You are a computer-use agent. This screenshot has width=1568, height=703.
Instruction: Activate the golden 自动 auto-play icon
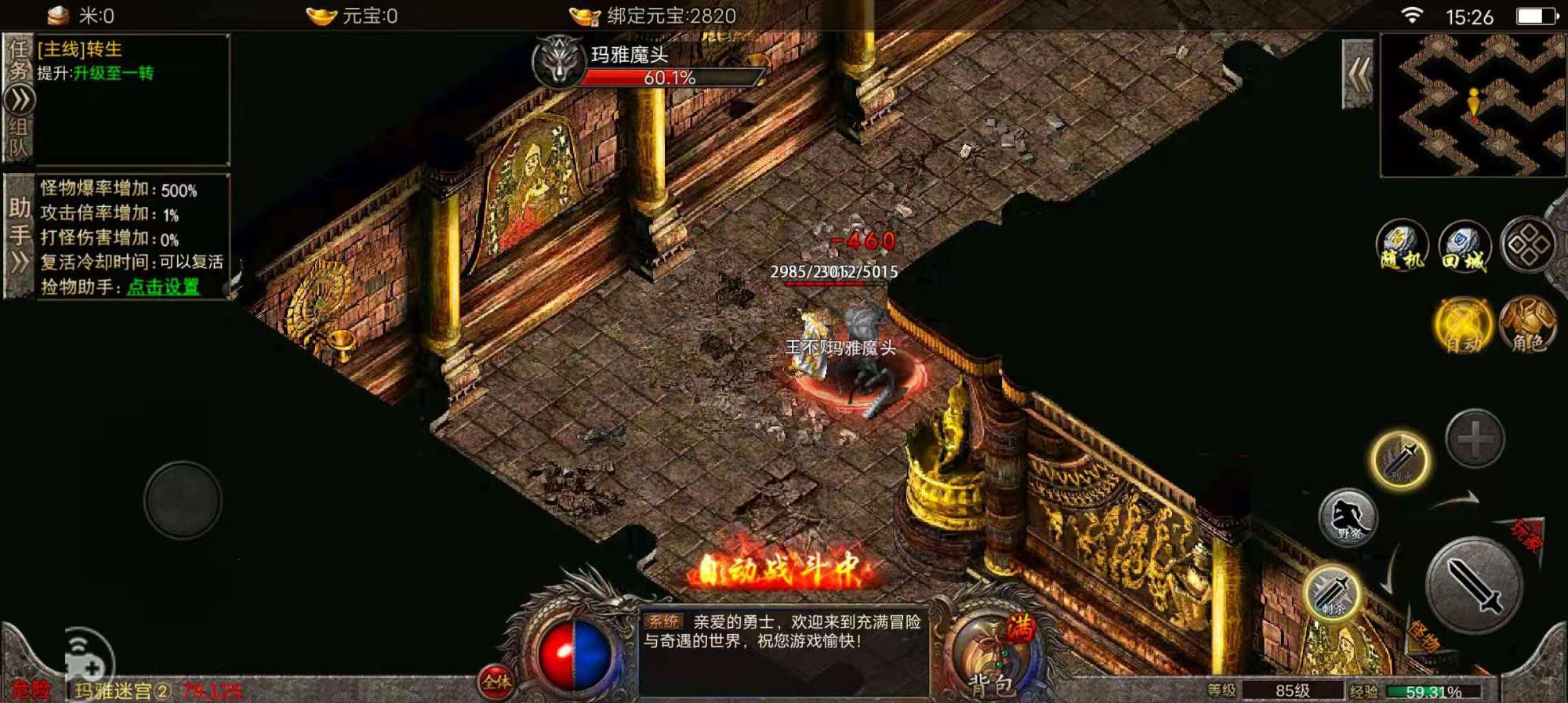click(1463, 323)
